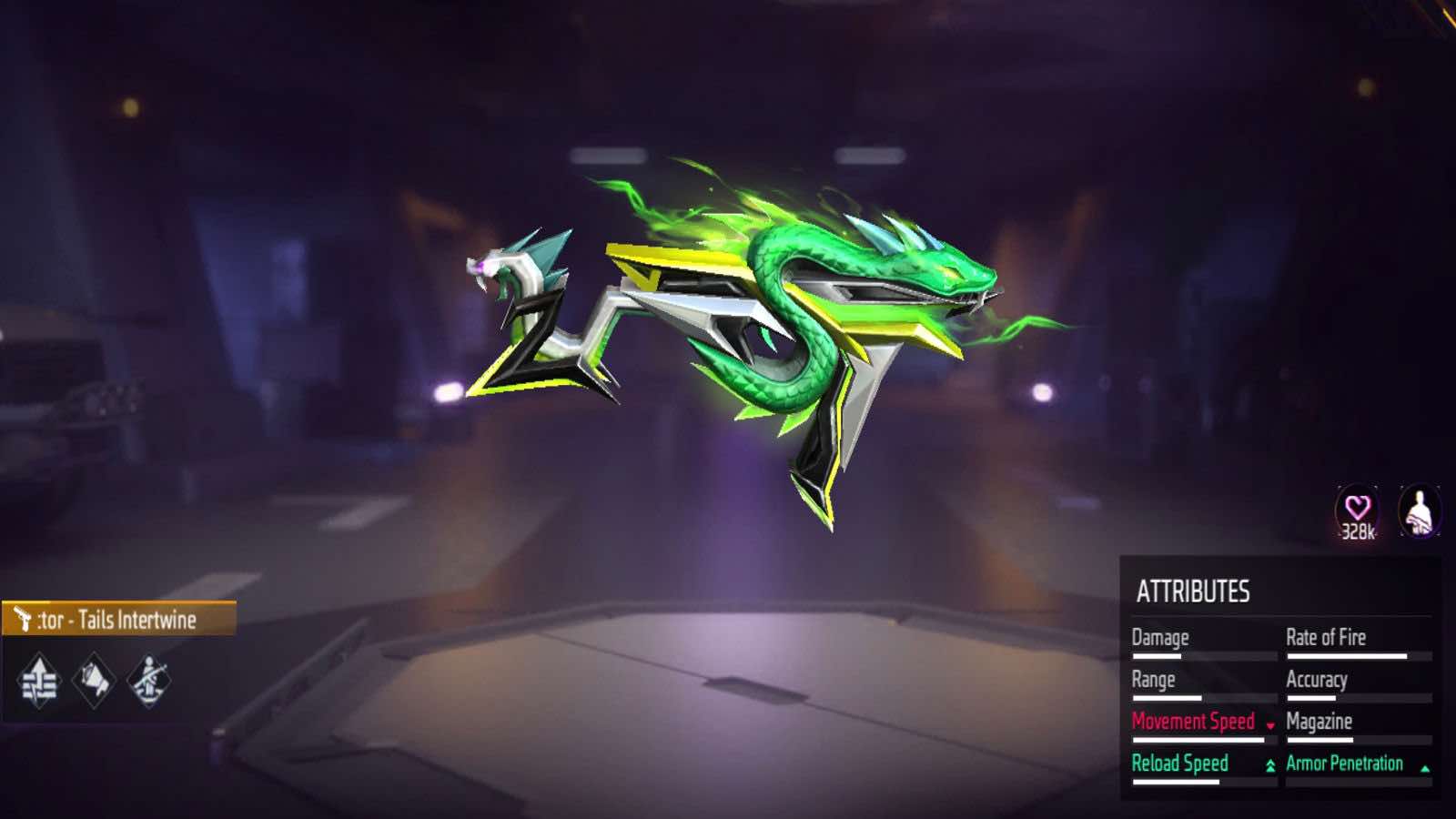Click the Damage attribute label

pyautogui.click(x=1159, y=637)
